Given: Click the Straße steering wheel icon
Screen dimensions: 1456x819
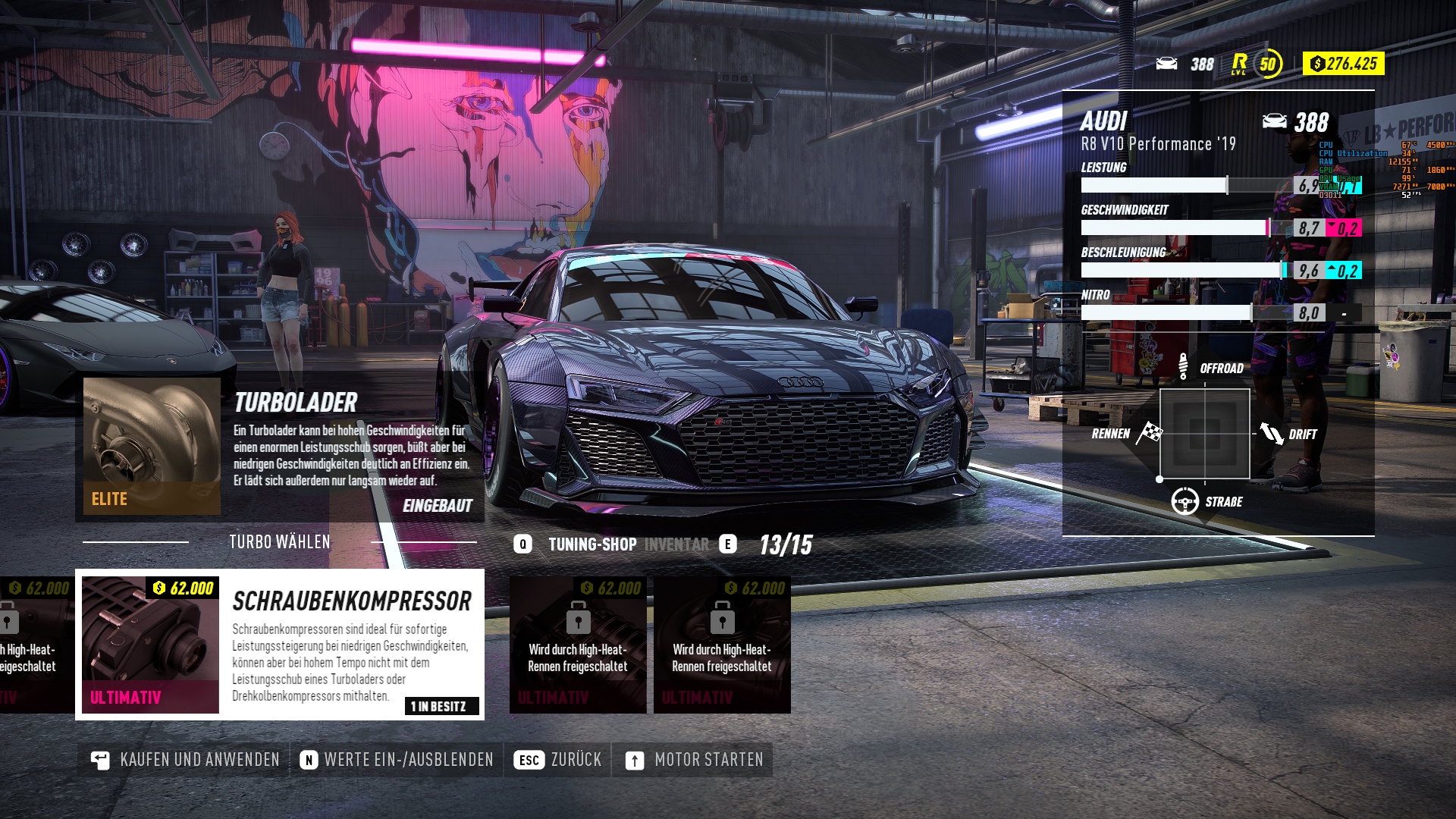Looking at the screenshot, I should click(x=1185, y=500).
